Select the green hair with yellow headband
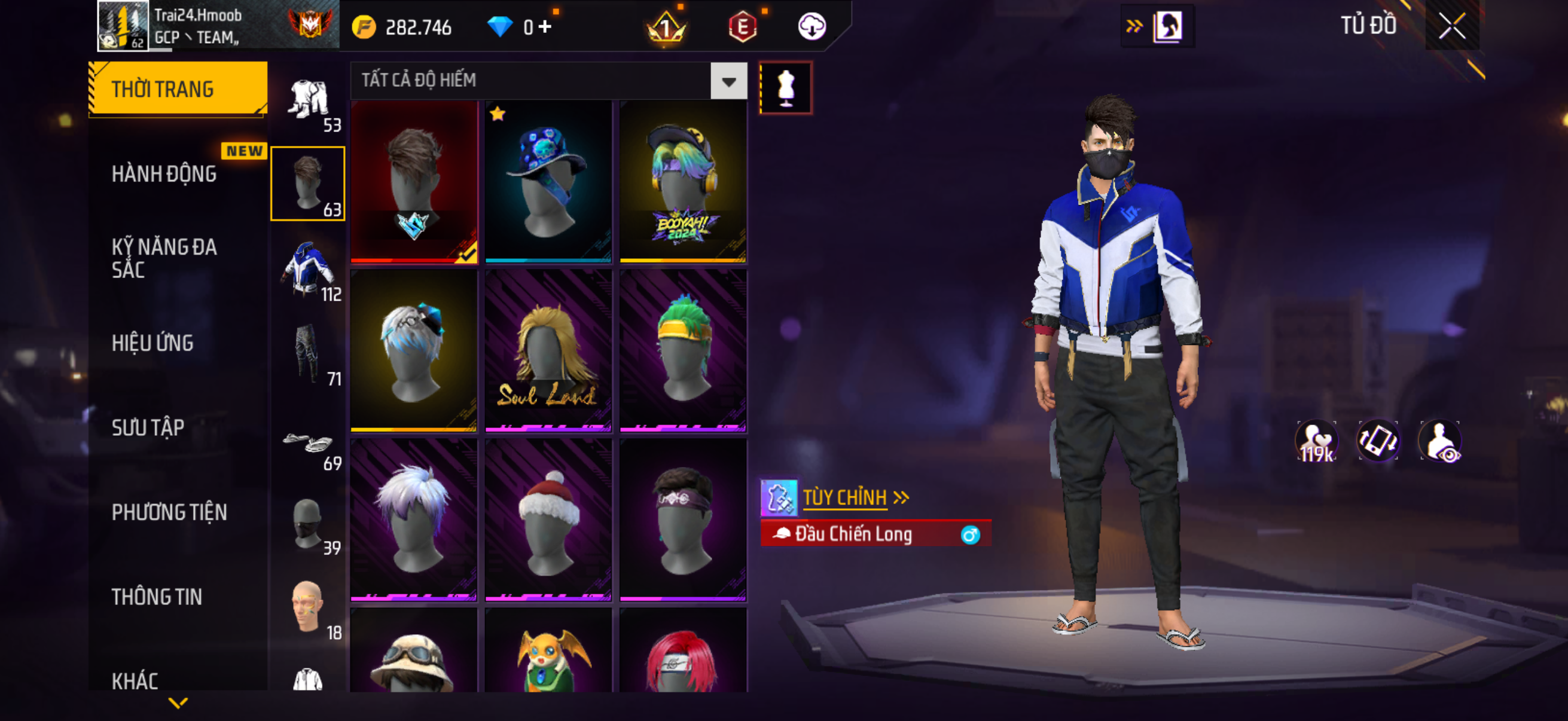This screenshot has height=721, width=1568. [683, 350]
